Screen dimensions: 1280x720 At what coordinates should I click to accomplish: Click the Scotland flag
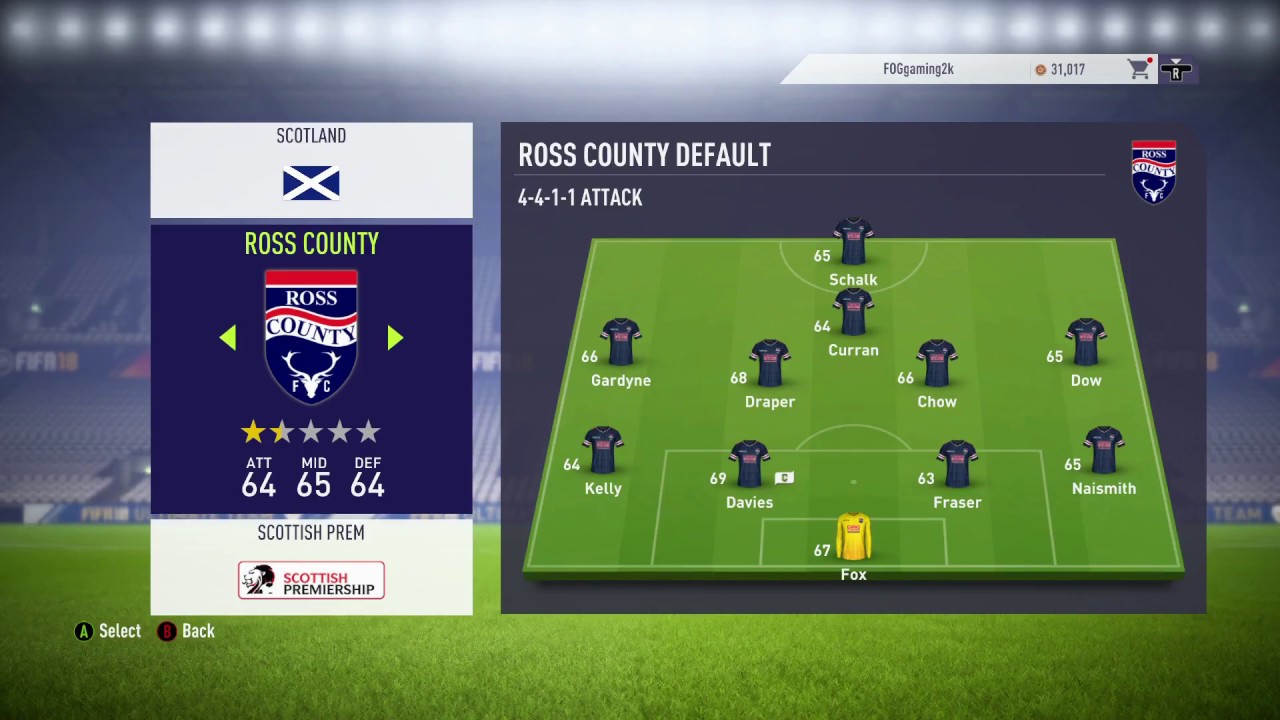(311, 183)
